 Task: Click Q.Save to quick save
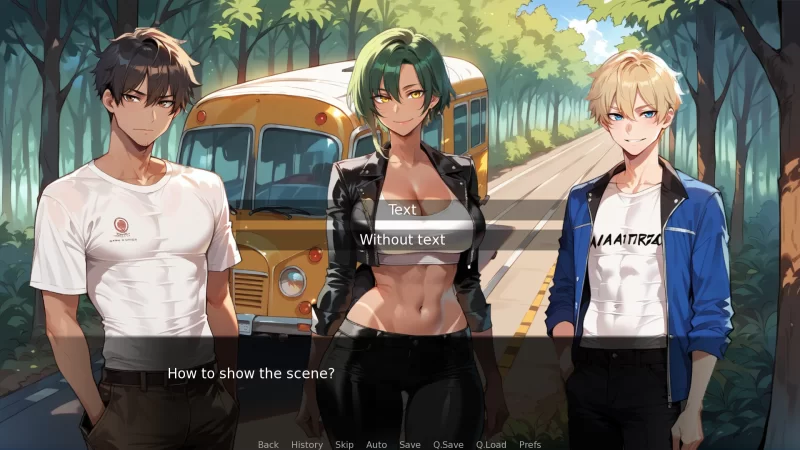pyautogui.click(x=447, y=444)
